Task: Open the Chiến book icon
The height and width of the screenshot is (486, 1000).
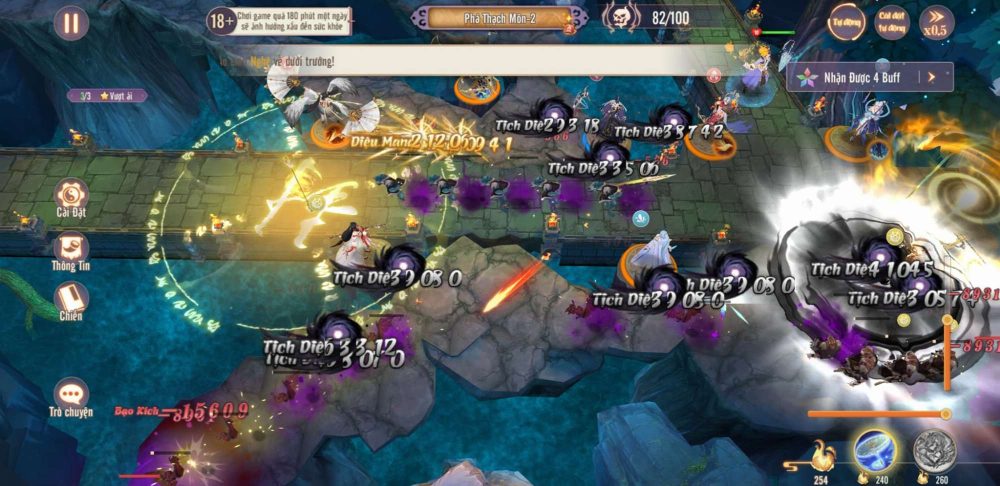Action: (71, 298)
